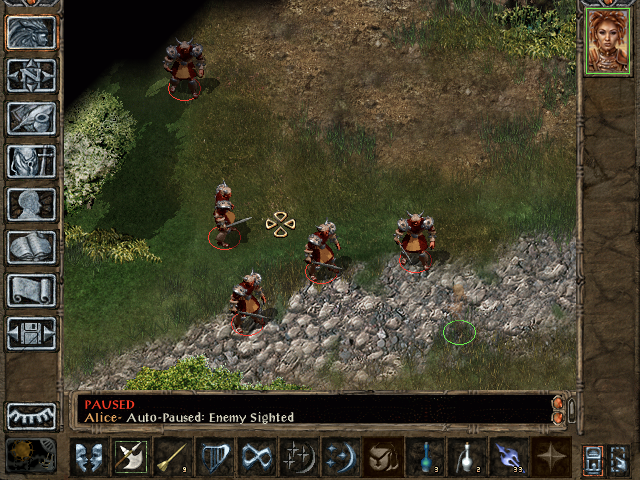The image size is (640, 480).
Task: Activate the harp bard song button
Action: [214, 456]
